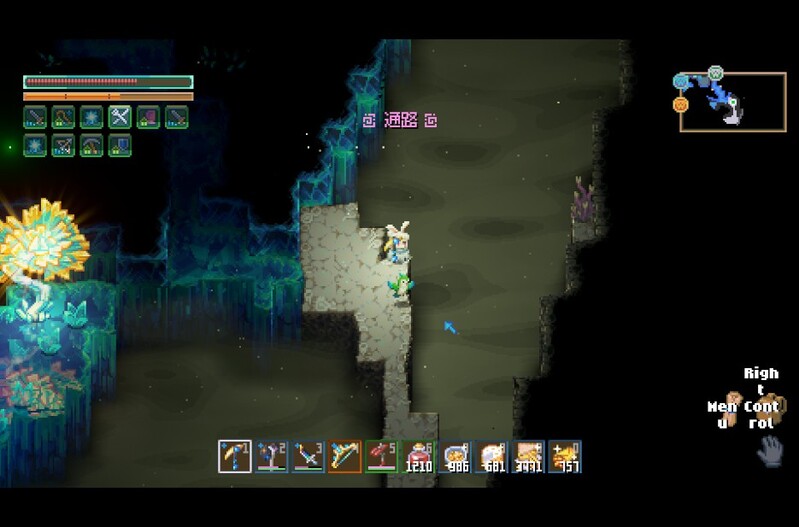Select the food stack showing 681
This screenshot has width=799, height=527.
click(492, 457)
